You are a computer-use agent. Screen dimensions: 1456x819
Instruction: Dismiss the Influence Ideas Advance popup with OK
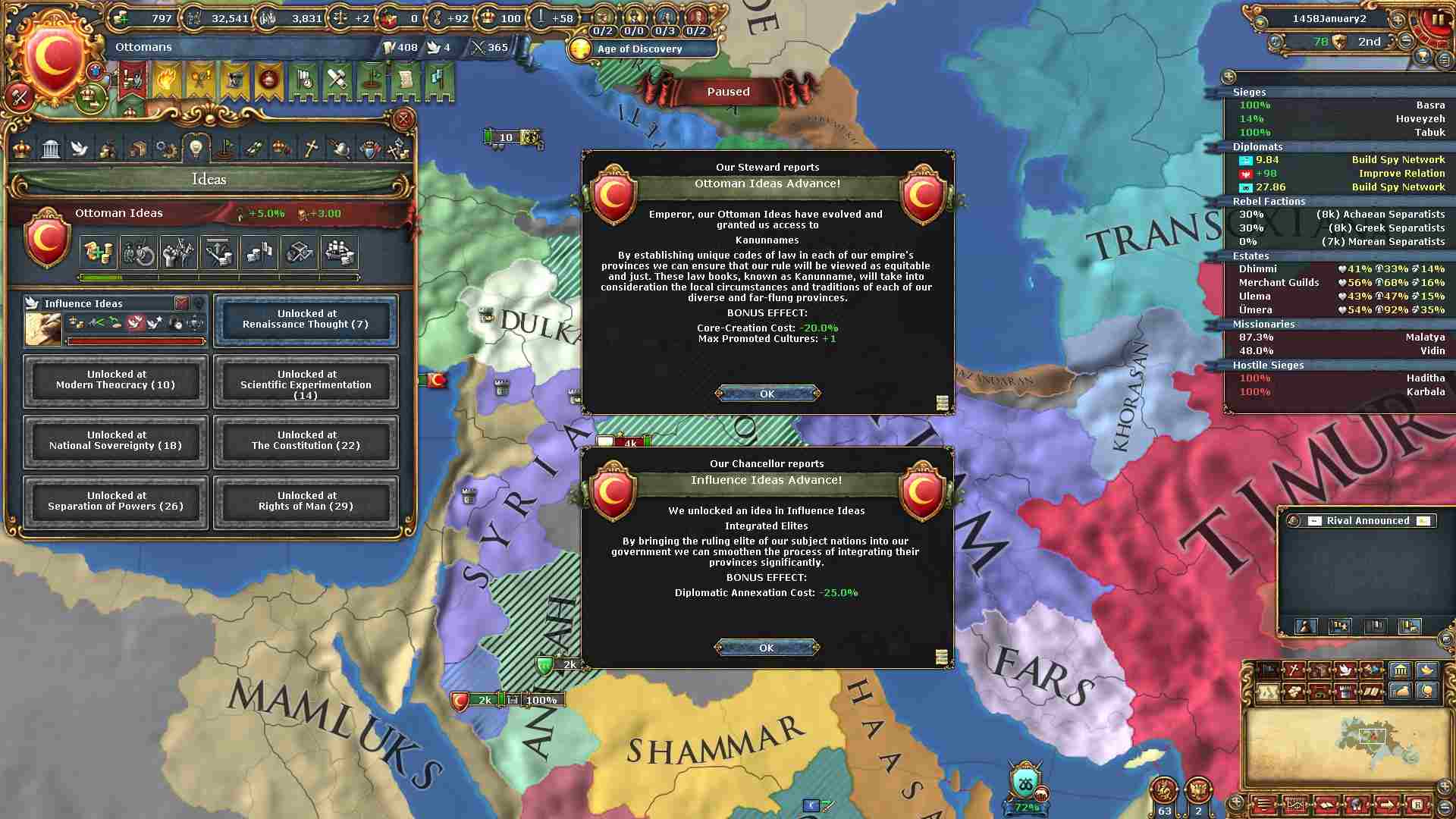[767, 648]
